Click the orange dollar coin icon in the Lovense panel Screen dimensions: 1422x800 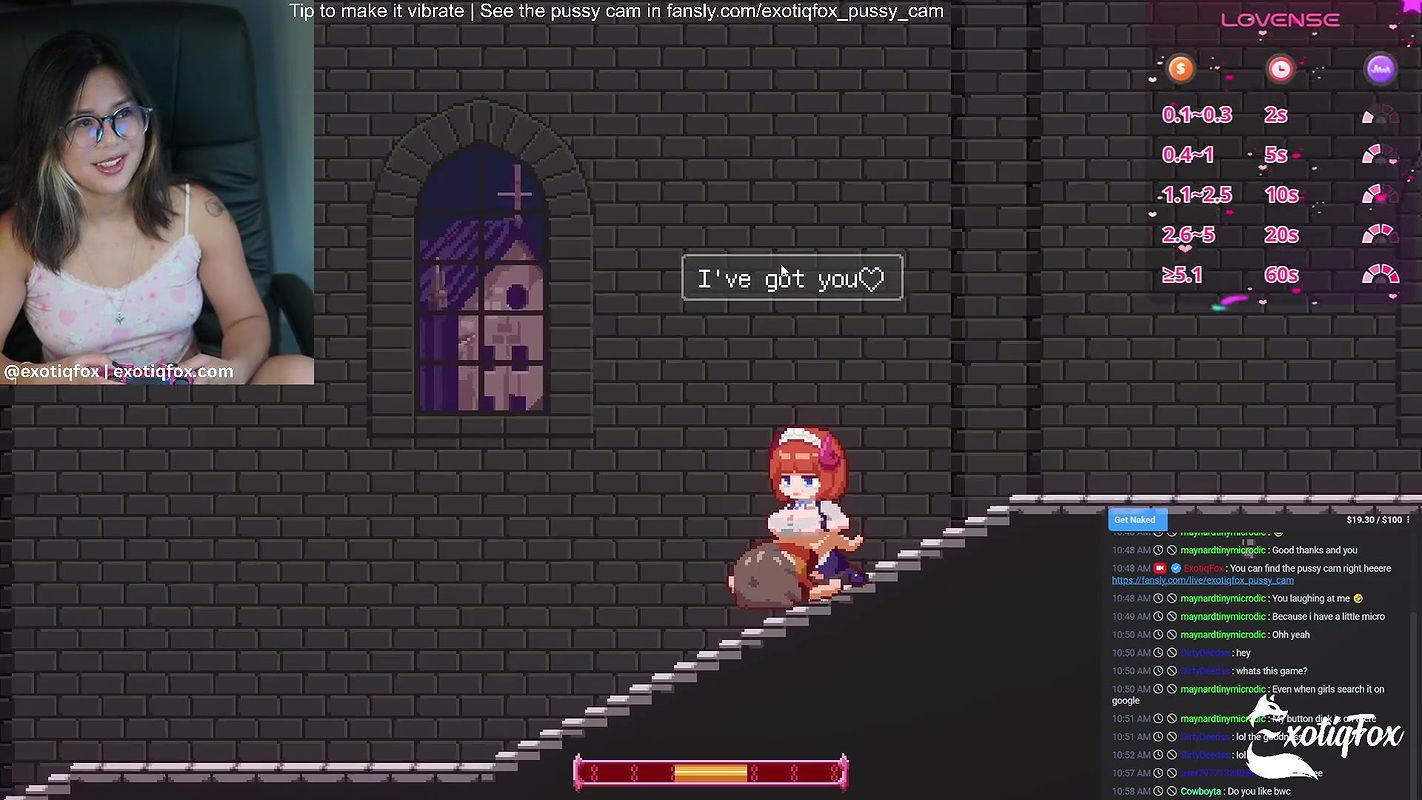[1180, 68]
